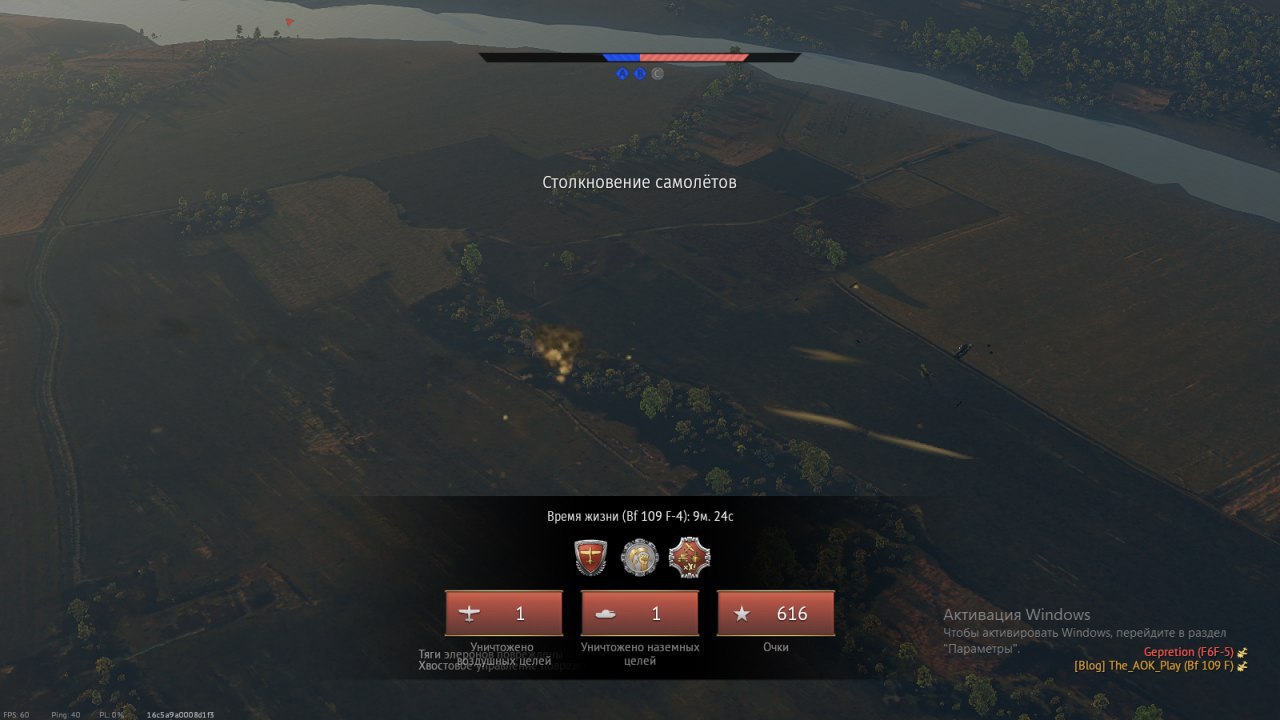The width and height of the screenshot is (1280, 720).
Task: Click capture point B indicator
Action: (639, 73)
